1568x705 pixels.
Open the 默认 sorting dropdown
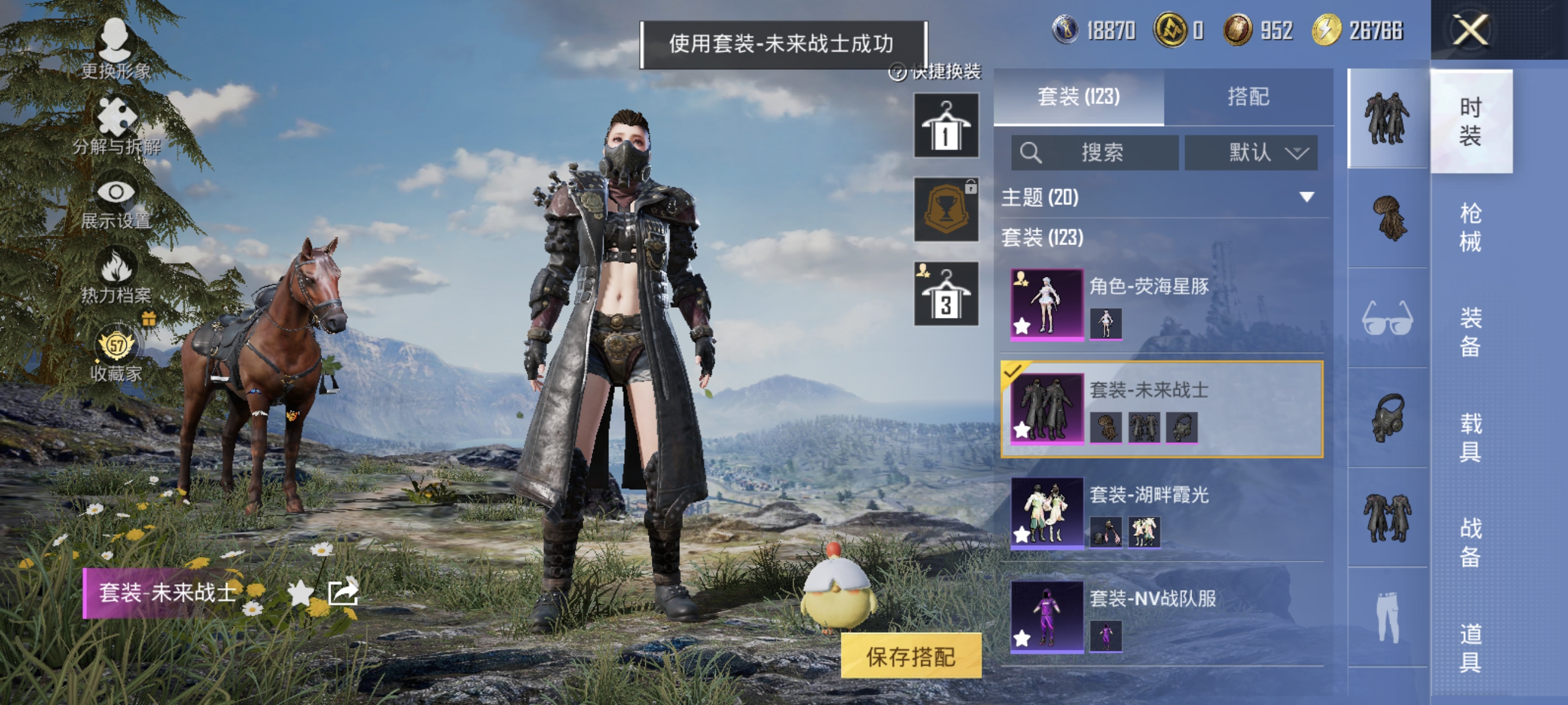(x=1251, y=153)
